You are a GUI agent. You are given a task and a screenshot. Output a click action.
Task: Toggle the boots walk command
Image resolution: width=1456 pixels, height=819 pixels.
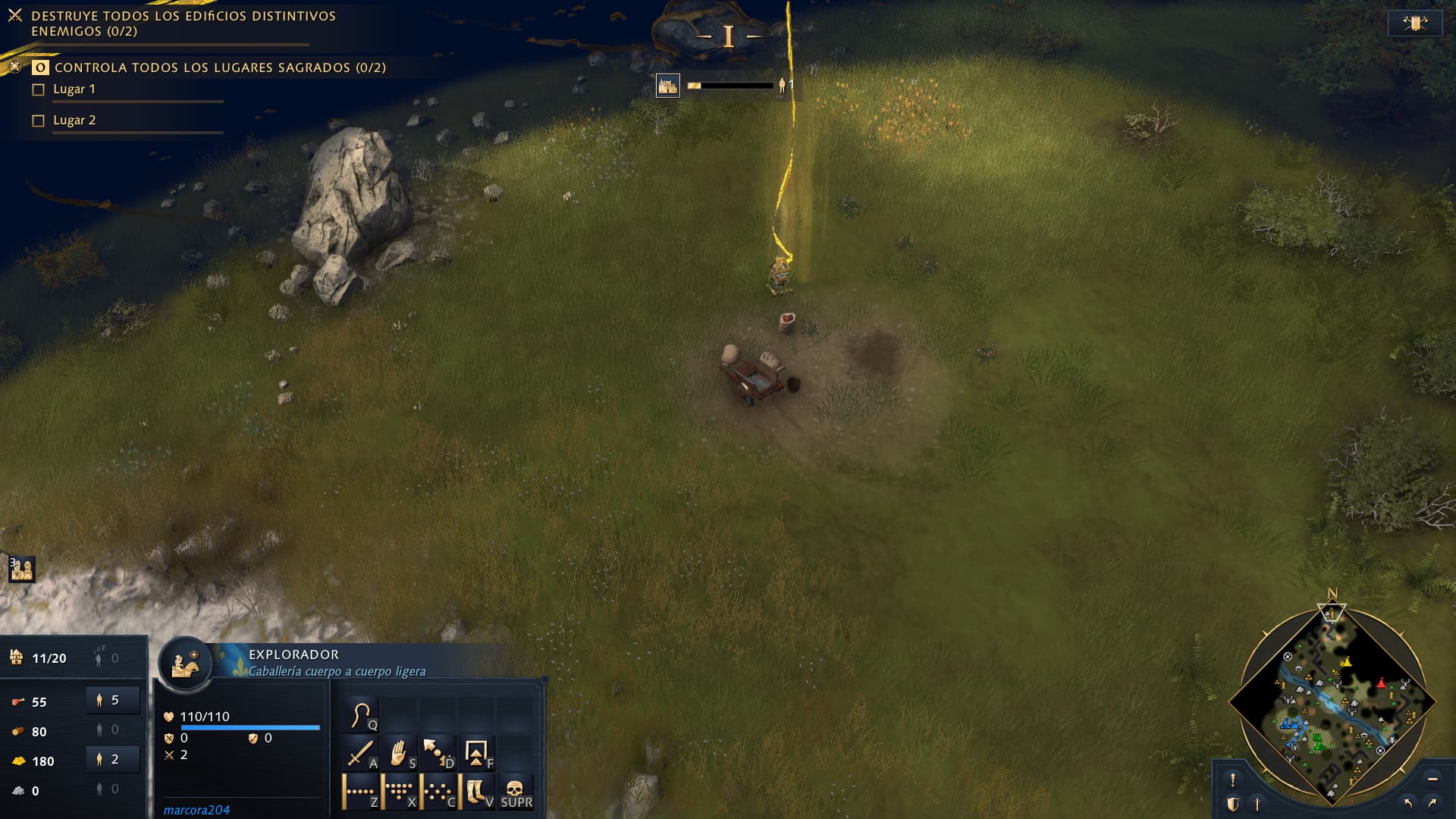[x=476, y=792]
